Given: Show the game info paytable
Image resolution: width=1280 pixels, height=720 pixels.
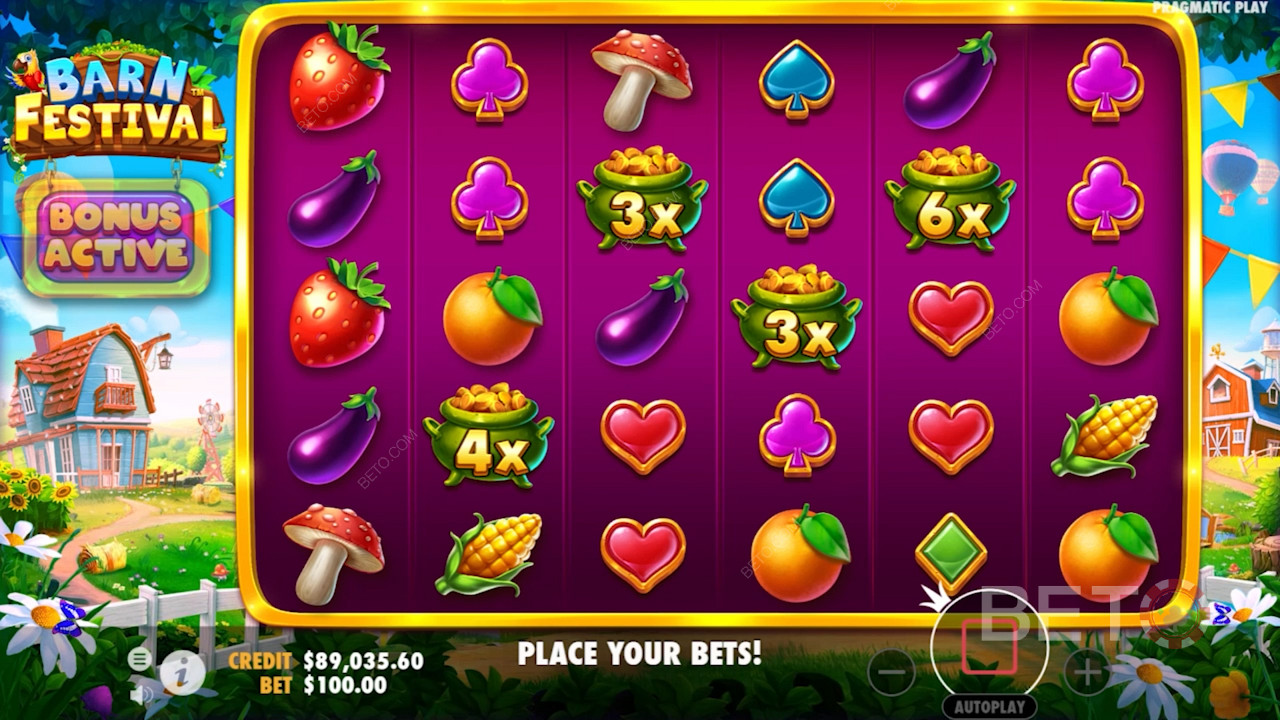Looking at the screenshot, I should [x=182, y=673].
